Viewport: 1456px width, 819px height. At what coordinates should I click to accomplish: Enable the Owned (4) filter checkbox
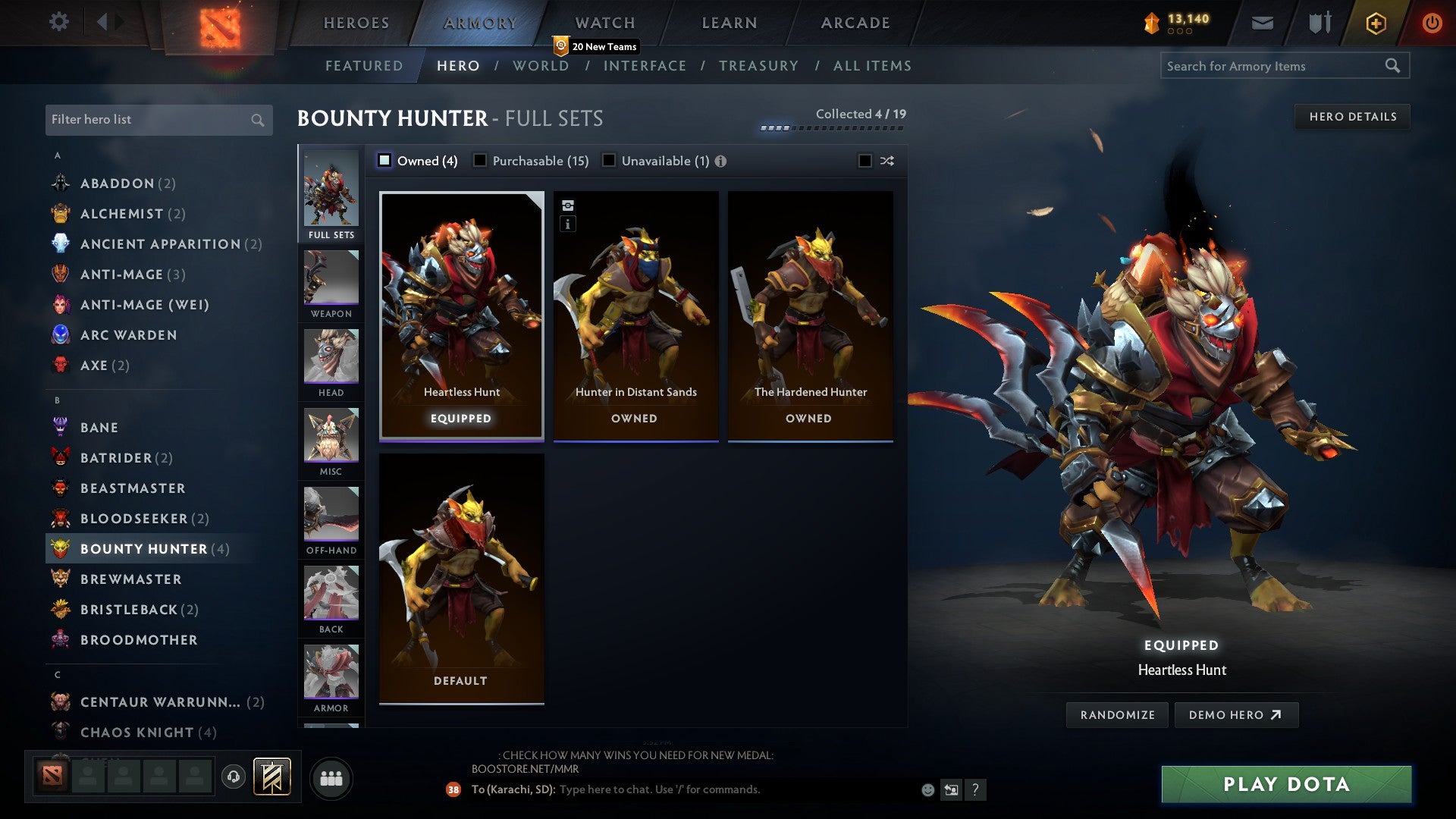(x=384, y=161)
